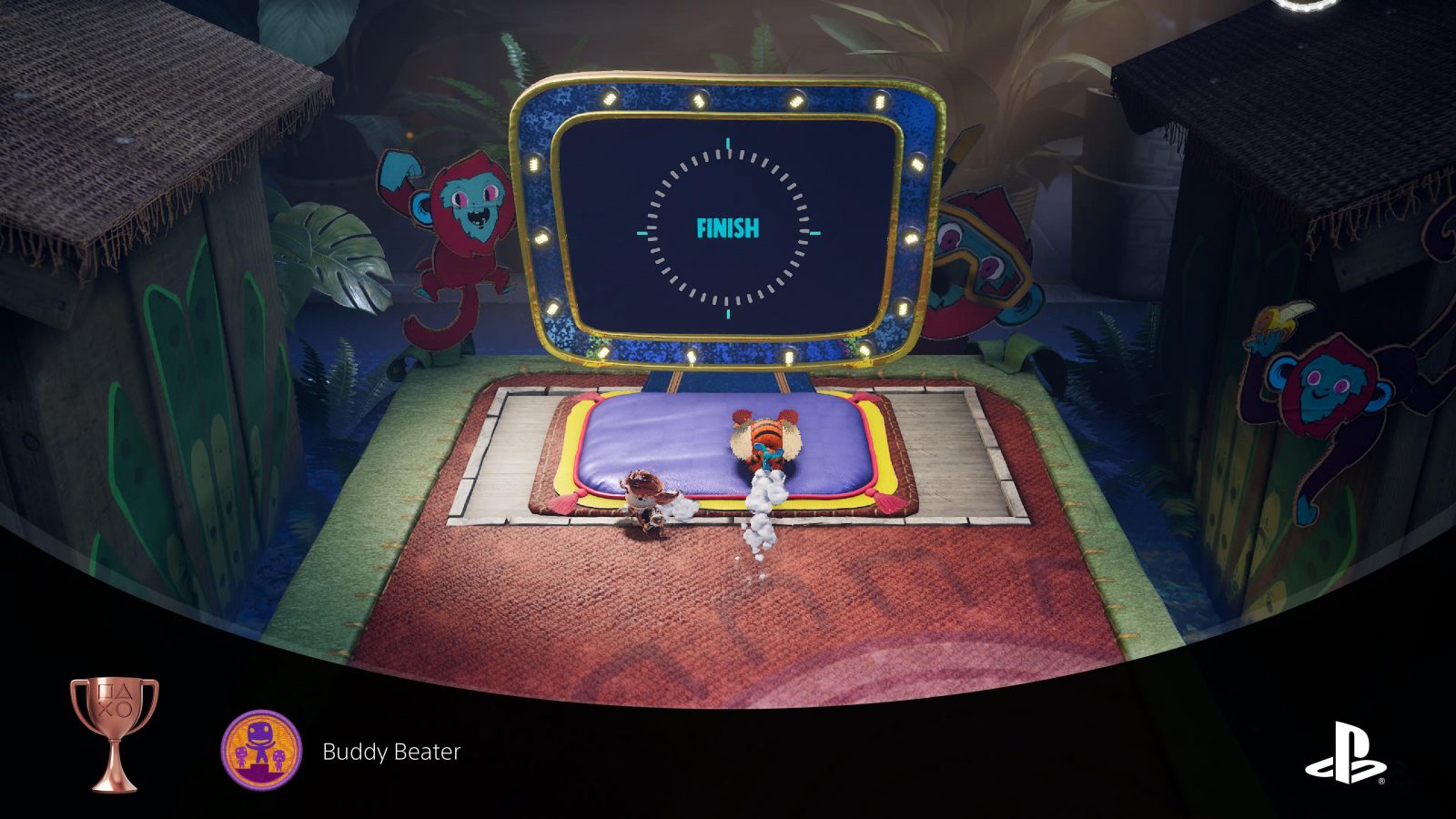Open the top tick mark above the timer circle
This screenshot has width=1456, height=819.
point(728,144)
